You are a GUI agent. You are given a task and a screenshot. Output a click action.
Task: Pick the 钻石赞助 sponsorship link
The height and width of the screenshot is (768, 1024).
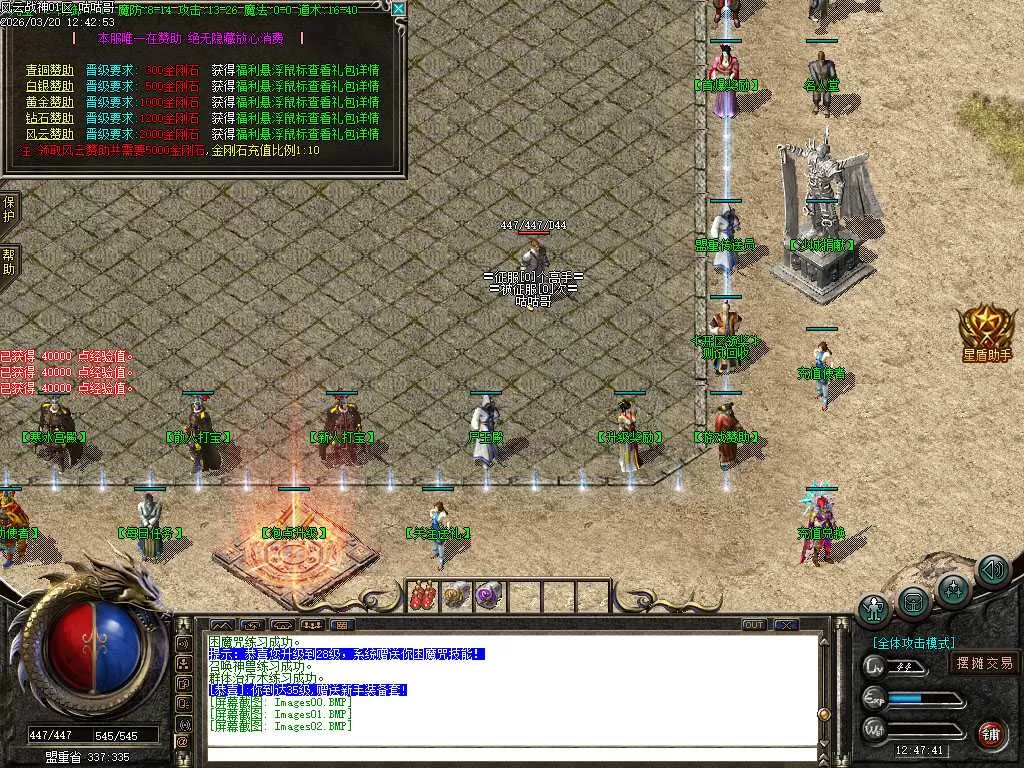tap(49, 118)
